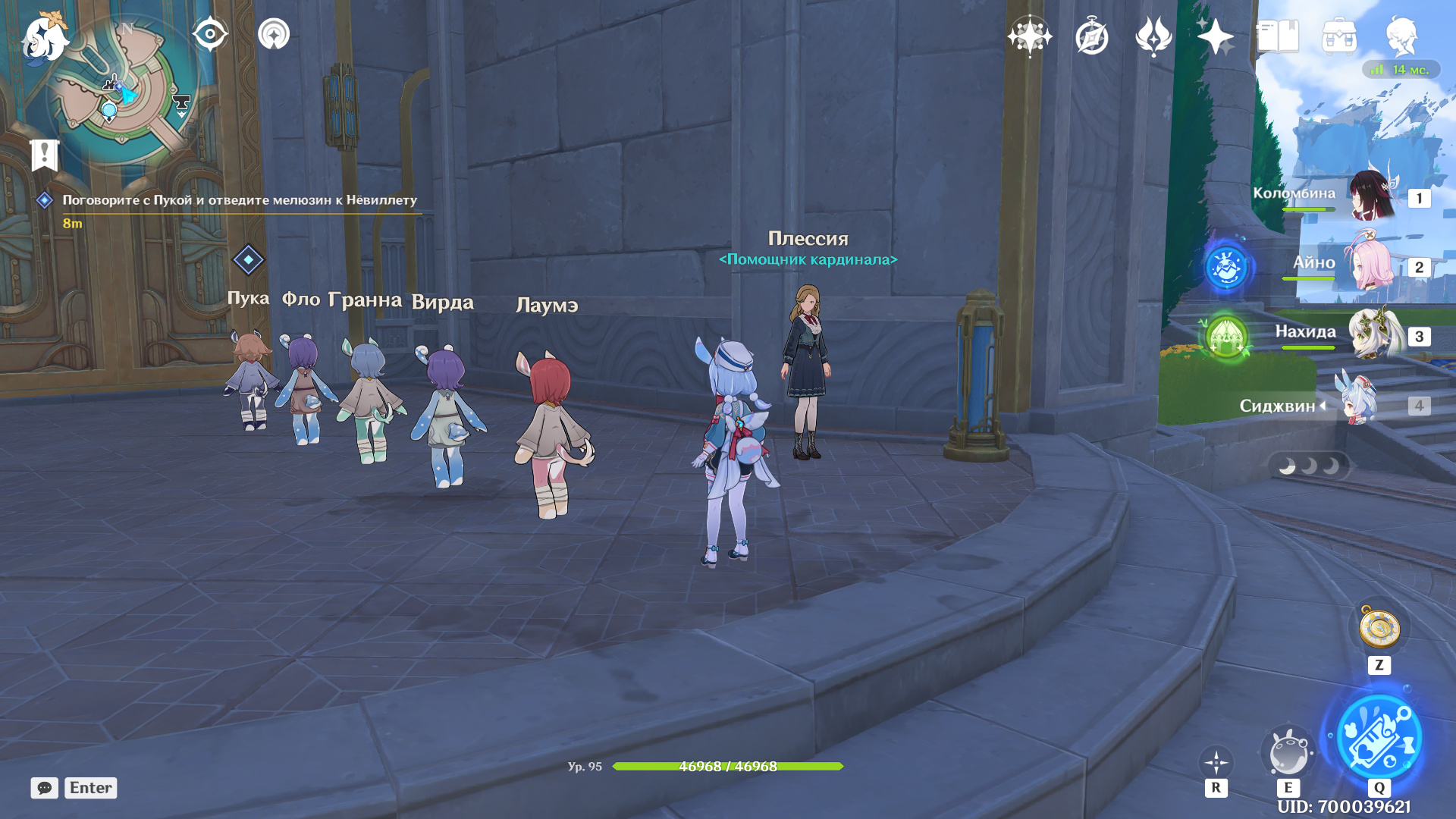The height and width of the screenshot is (819, 1456).
Task: Select active character Сиджвин in party list
Action: point(1361,405)
